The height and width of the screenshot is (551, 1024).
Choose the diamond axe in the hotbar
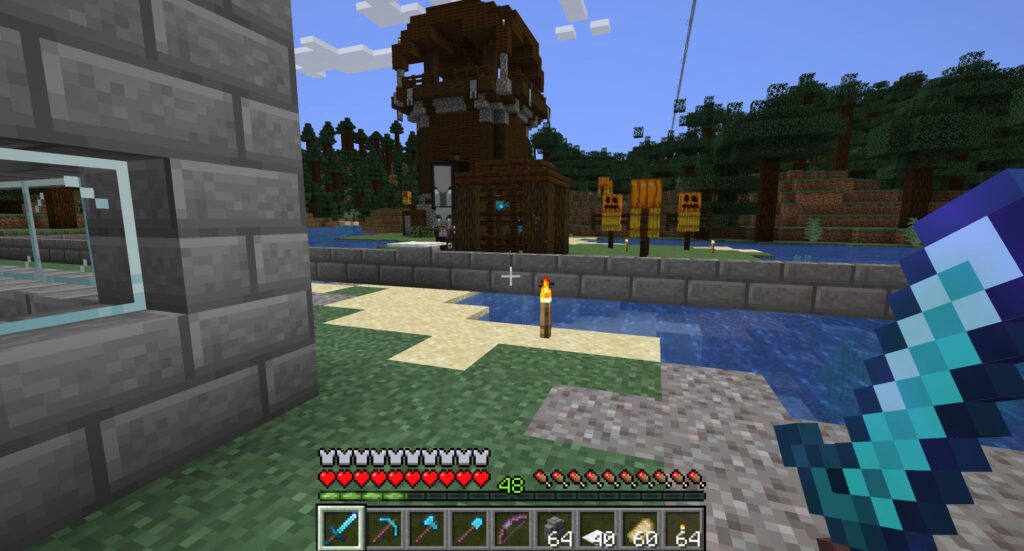426,527
